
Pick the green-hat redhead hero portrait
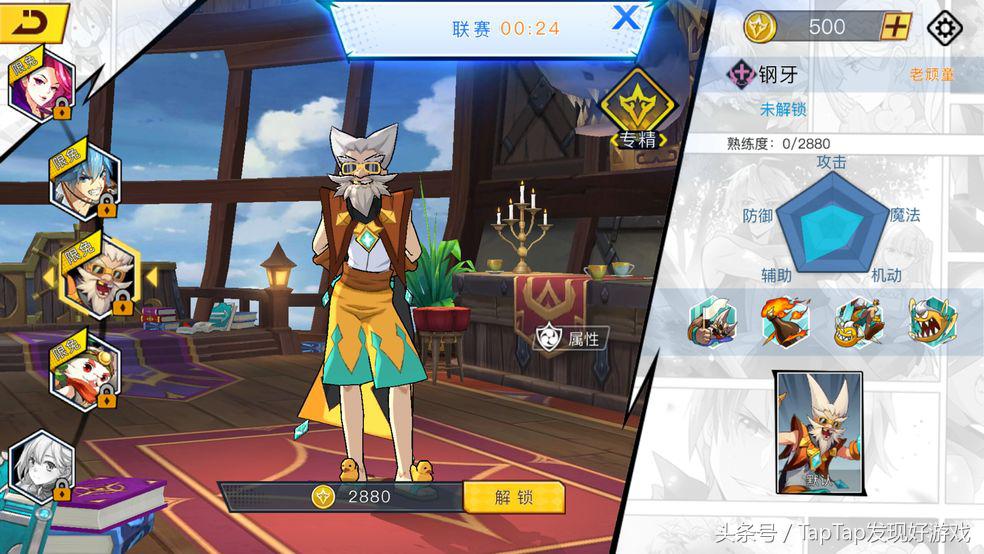pos(86,369)
